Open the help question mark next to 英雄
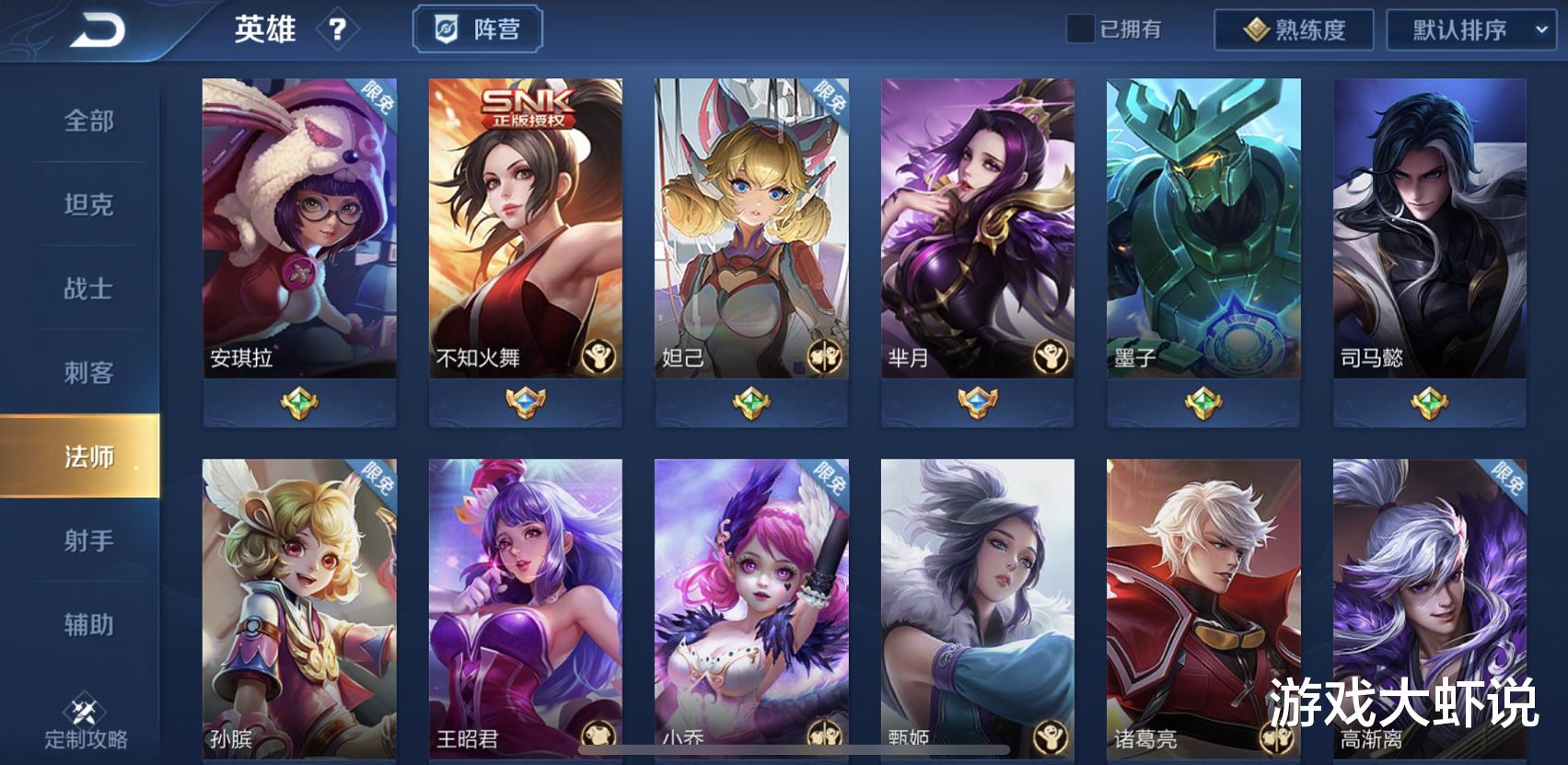 [x=339, y=29]
